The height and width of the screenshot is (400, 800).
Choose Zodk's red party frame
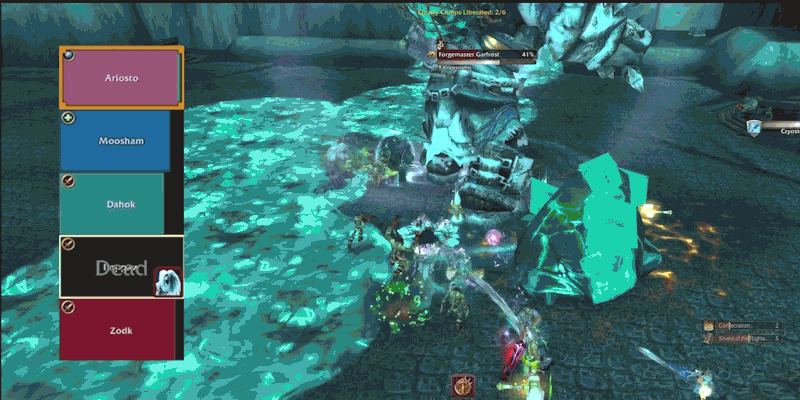click(121, 330)
